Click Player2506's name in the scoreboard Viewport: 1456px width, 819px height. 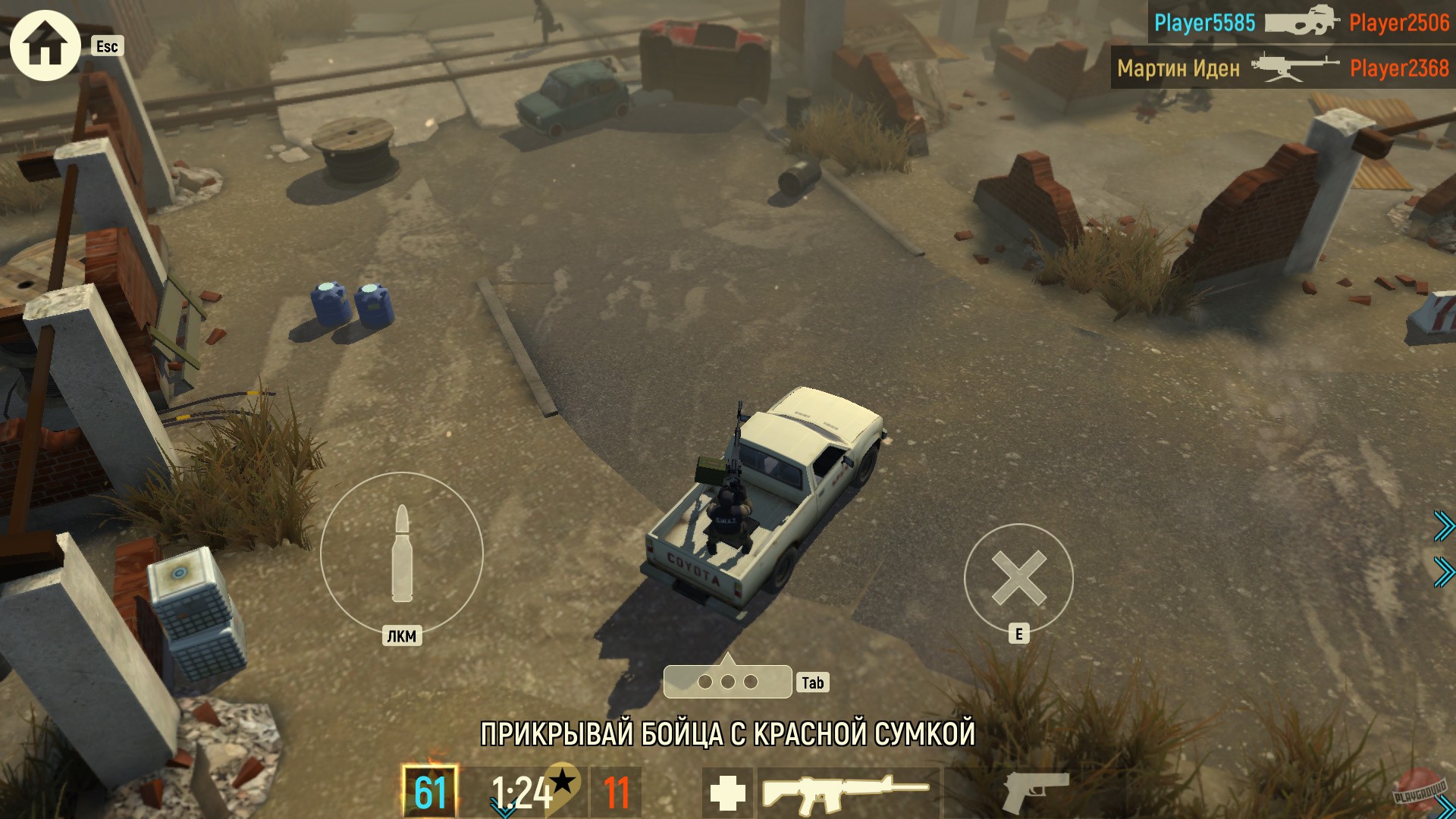click(x=1399, y=24)
